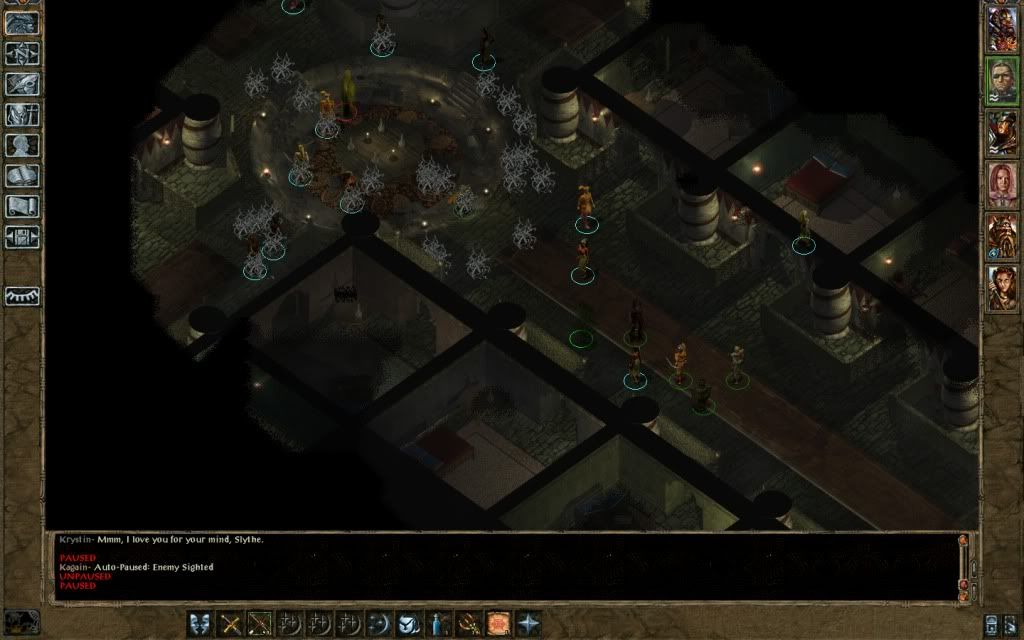Select the crossed melee weapons slot
Screen dimensions: 1024x640
(232, 624)
